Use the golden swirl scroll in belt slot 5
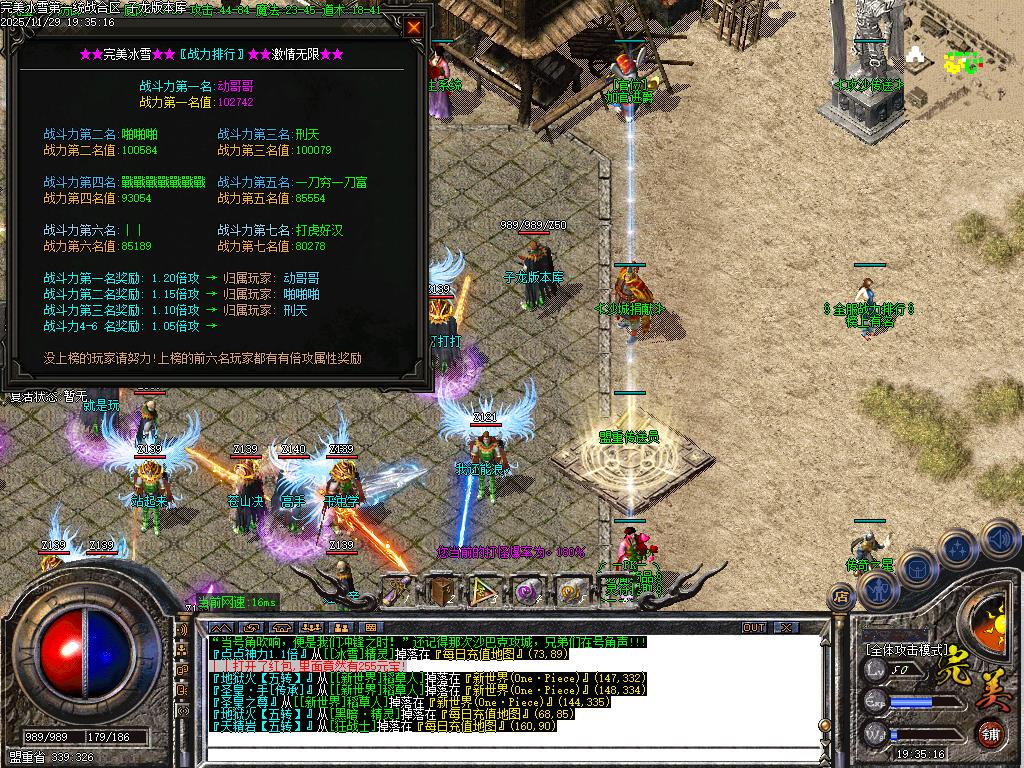Image resolution: width=1024 pixels, height=768 pixels. pos(571,592)
